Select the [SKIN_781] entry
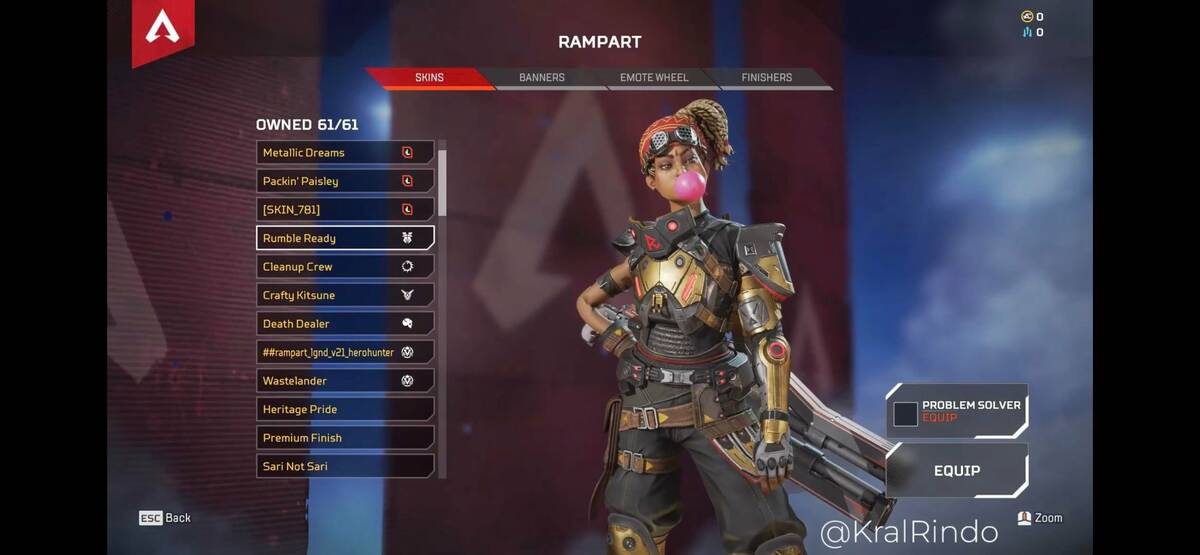 [x=345, y=210]
